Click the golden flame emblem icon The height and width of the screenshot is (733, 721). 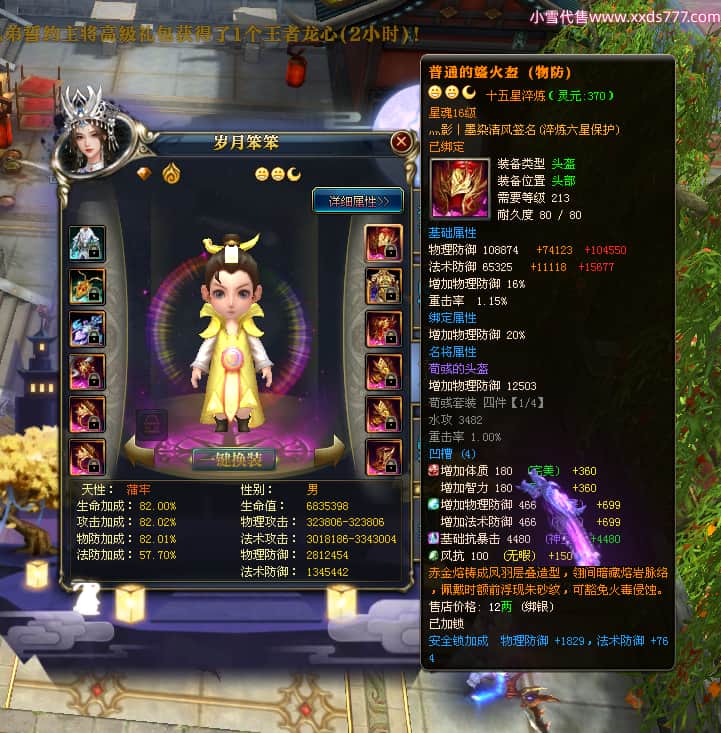point(170,173)
